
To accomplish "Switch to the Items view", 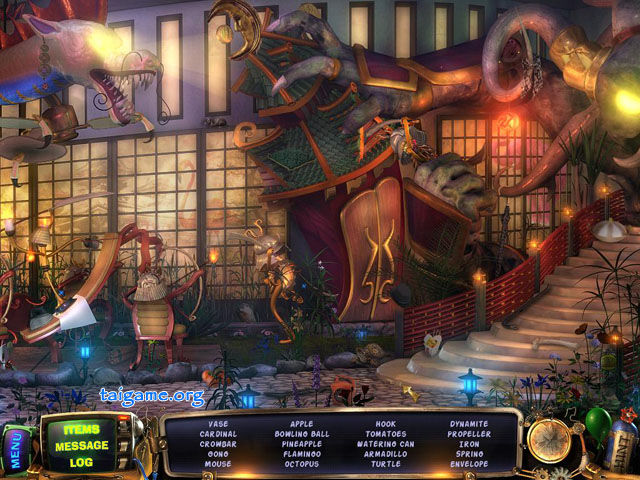I will click(81, 428).
